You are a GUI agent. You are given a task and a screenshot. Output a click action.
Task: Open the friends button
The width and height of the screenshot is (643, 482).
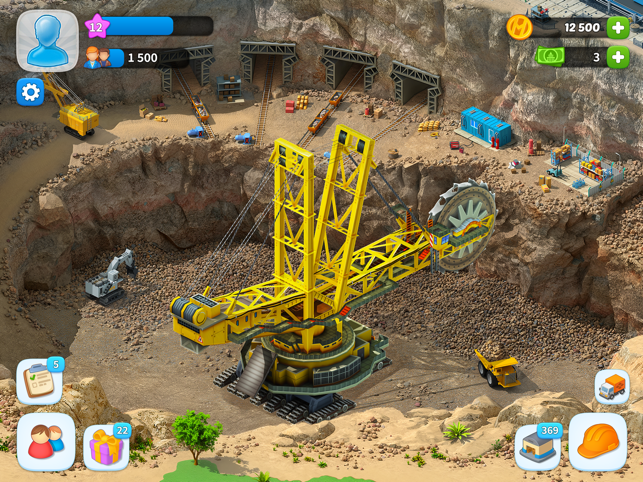point(46,441)
